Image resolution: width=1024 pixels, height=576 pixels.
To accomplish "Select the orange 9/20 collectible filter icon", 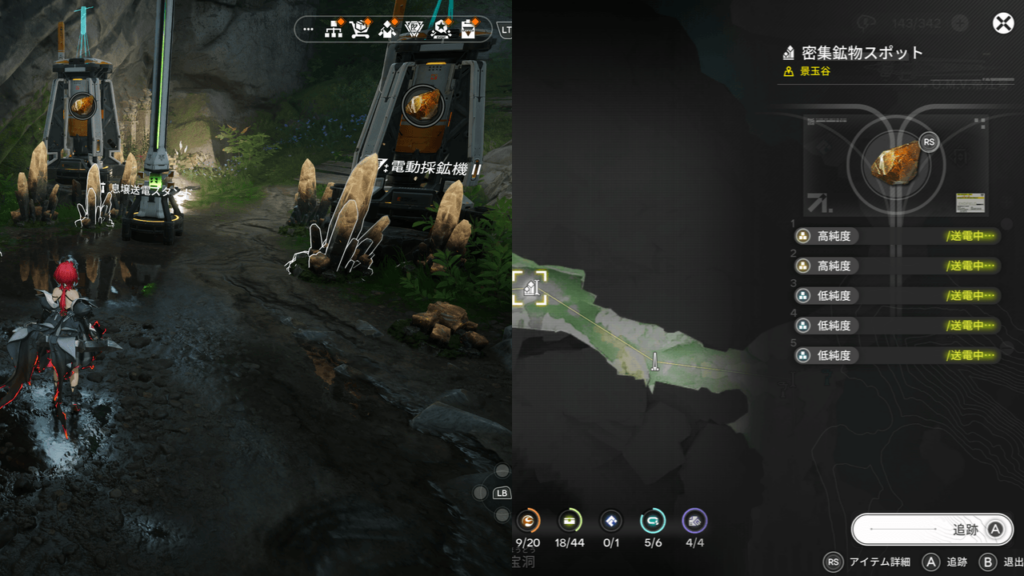I will [x=529, y=521].
